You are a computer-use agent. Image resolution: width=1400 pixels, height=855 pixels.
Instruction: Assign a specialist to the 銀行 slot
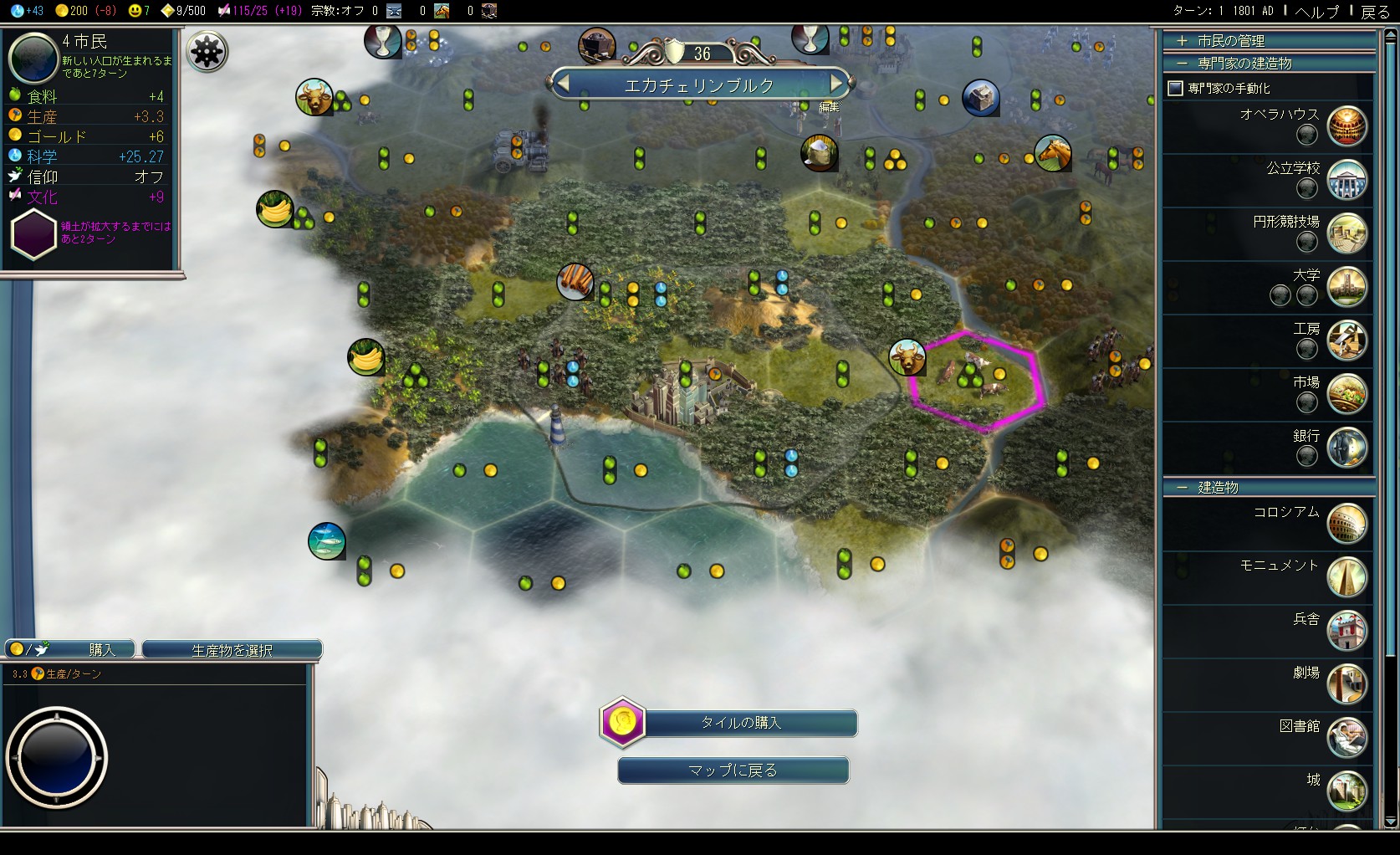coord(1306,456)
